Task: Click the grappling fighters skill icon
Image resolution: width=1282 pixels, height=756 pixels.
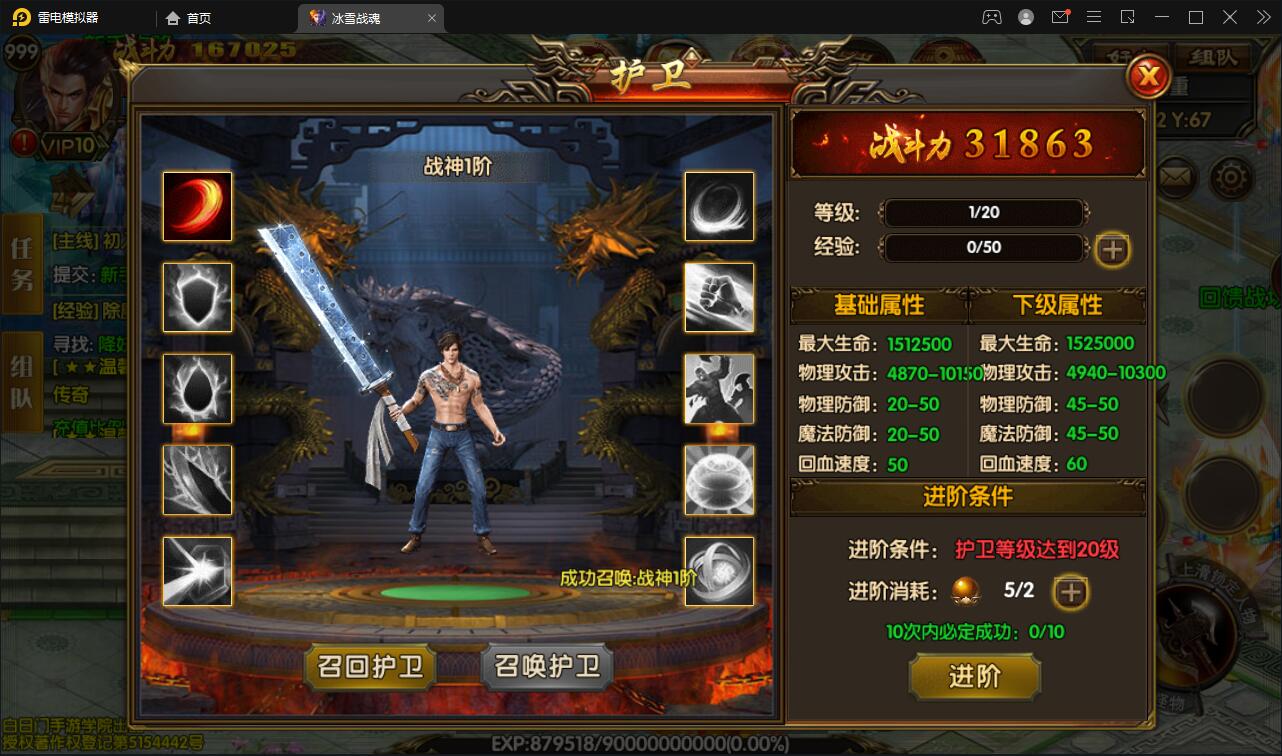Action: coord(719,389)
